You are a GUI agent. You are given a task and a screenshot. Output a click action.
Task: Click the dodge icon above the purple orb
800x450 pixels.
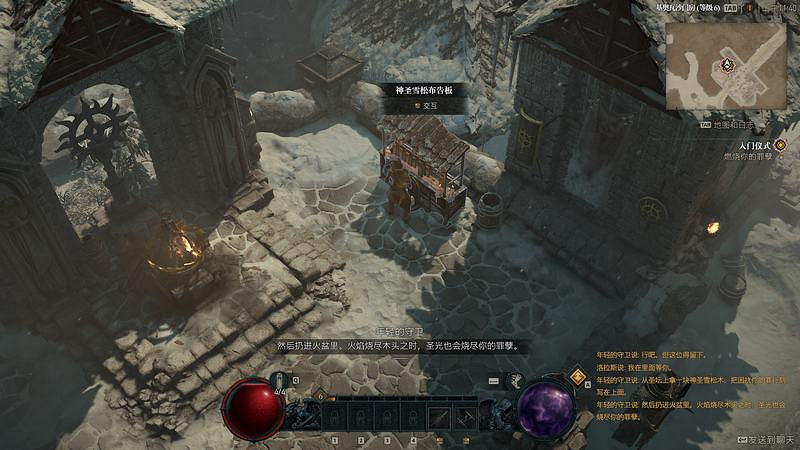[x=516, y=380]
